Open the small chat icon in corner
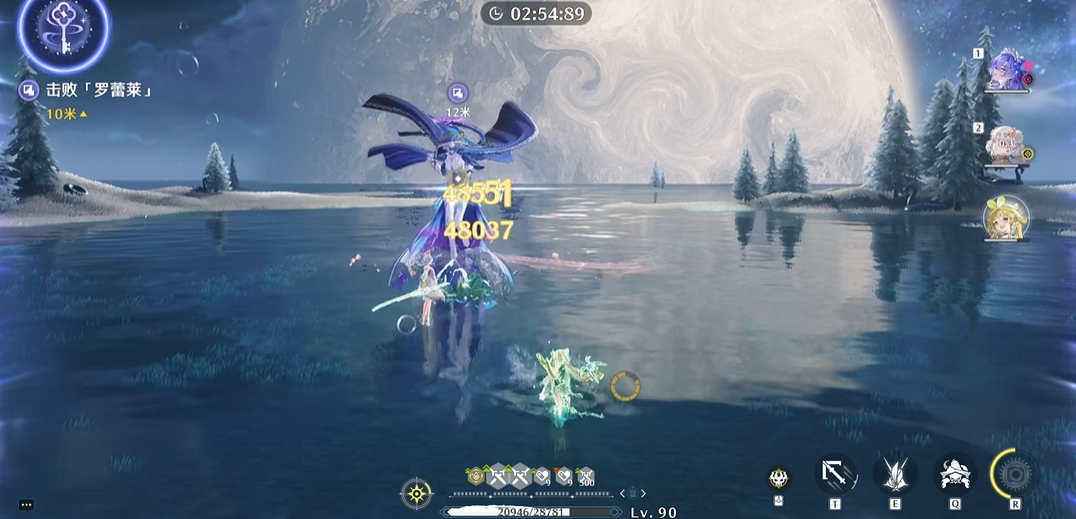The height and width of the screenshot is (519, 1076). (x=26, y=505)
